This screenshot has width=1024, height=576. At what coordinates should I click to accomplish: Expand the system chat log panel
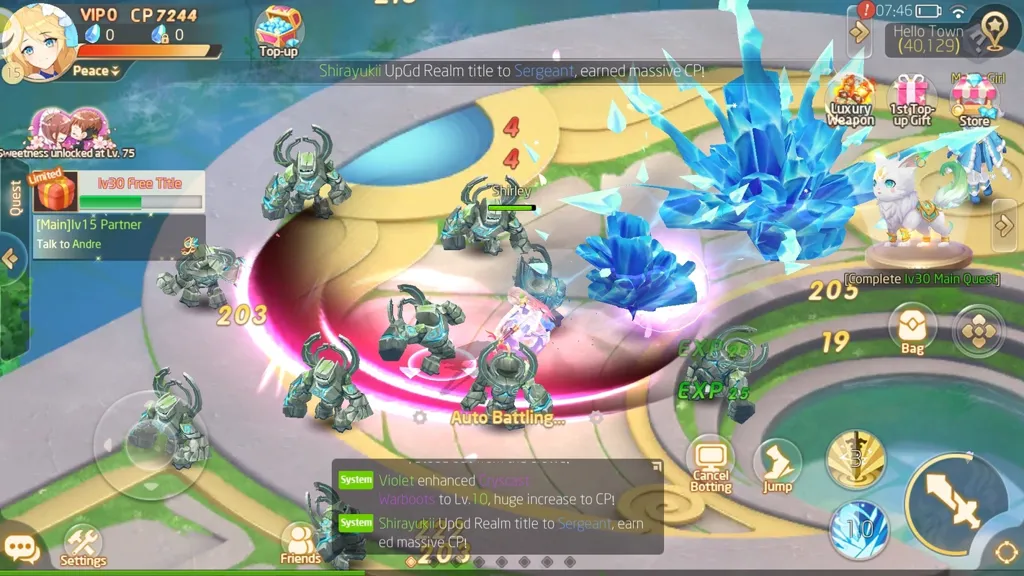coord(655,467)
